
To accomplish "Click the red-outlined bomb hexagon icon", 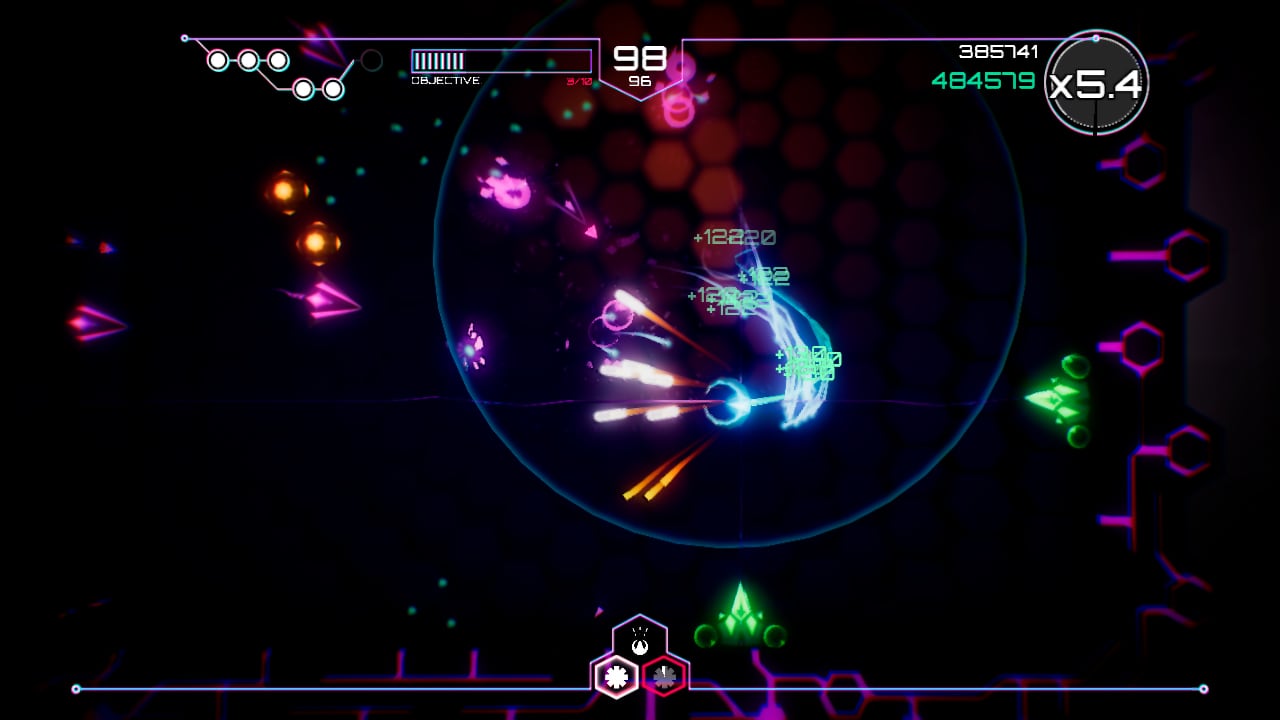I will click(662, 676).
